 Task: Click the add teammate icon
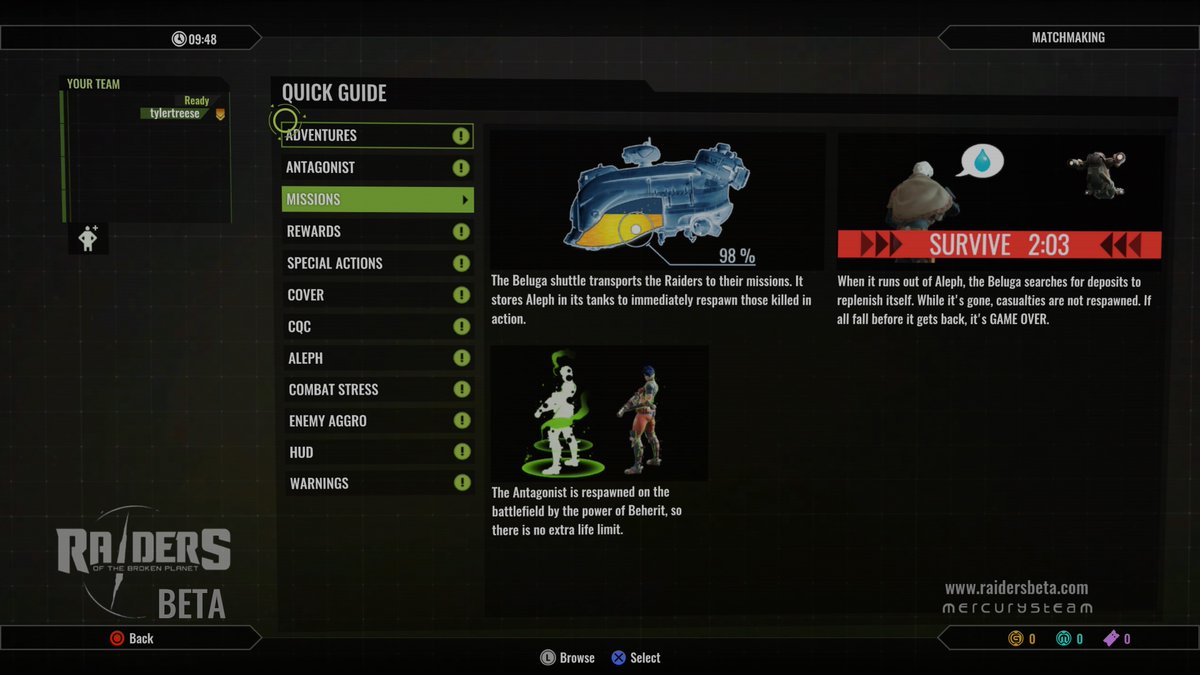point(88,238)
